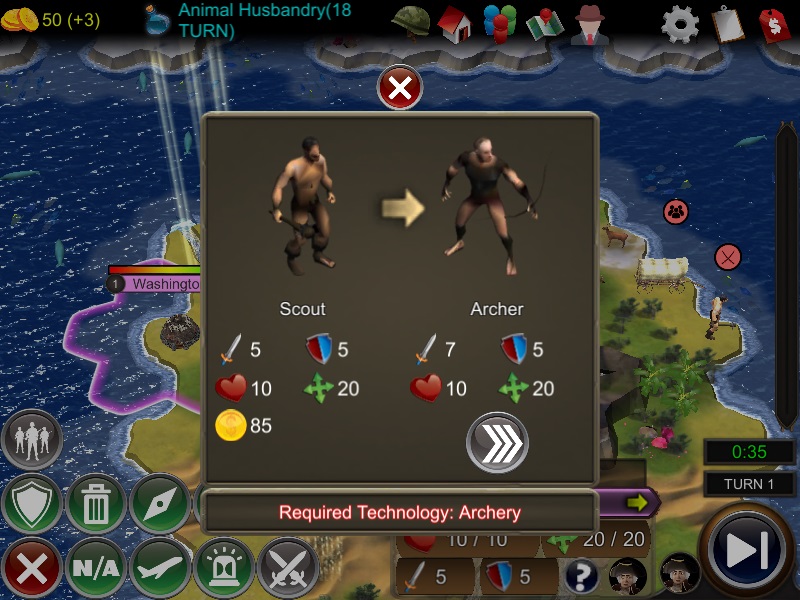Activate the shield fortify command
The image size is (800, 600).
click(x=32, y=504)
